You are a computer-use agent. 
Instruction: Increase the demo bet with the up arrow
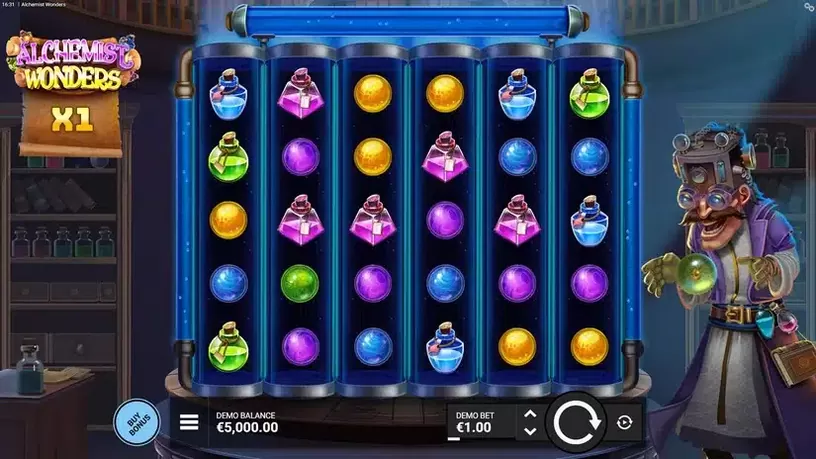[530, 413]
